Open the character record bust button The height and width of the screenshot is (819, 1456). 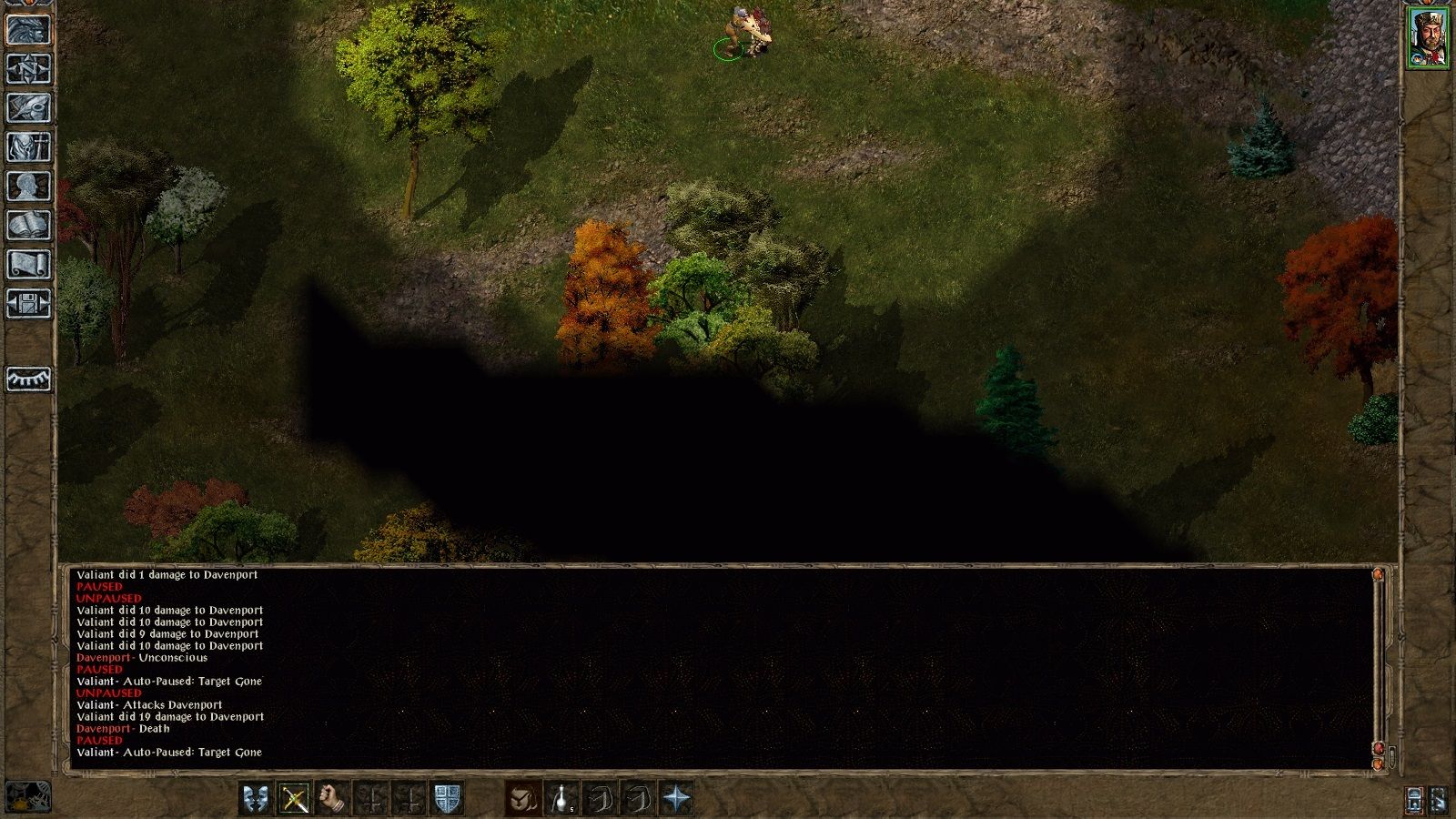(x=28, y=186)
